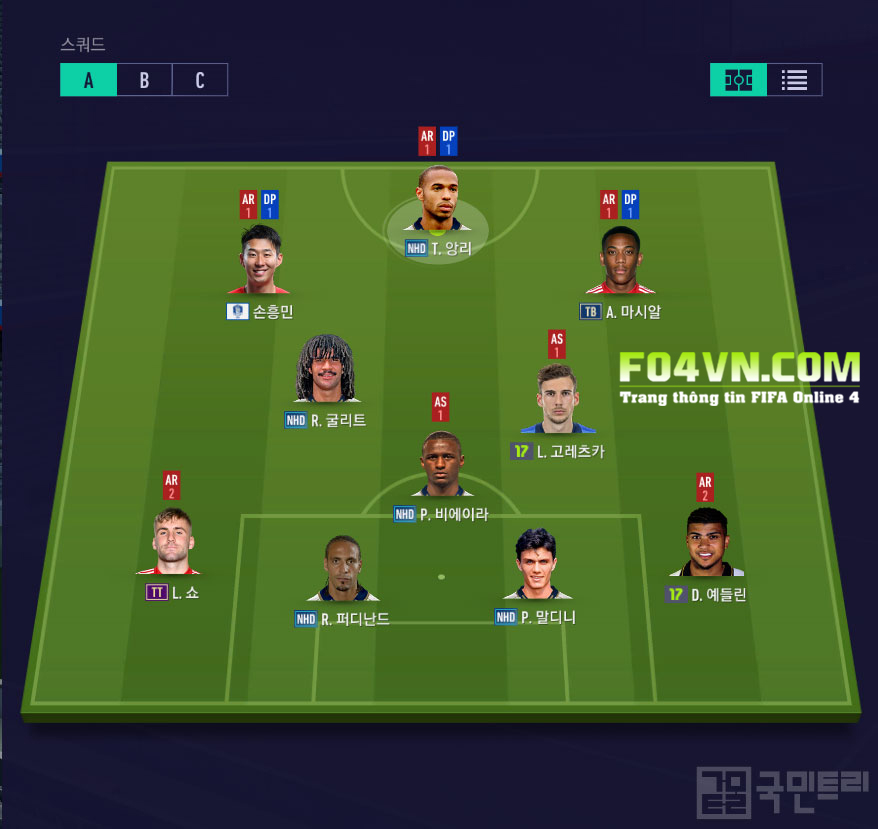Open squad tab C
This screenshot has height=829, width=878.
pyautogui.click(x=200, y=80)
